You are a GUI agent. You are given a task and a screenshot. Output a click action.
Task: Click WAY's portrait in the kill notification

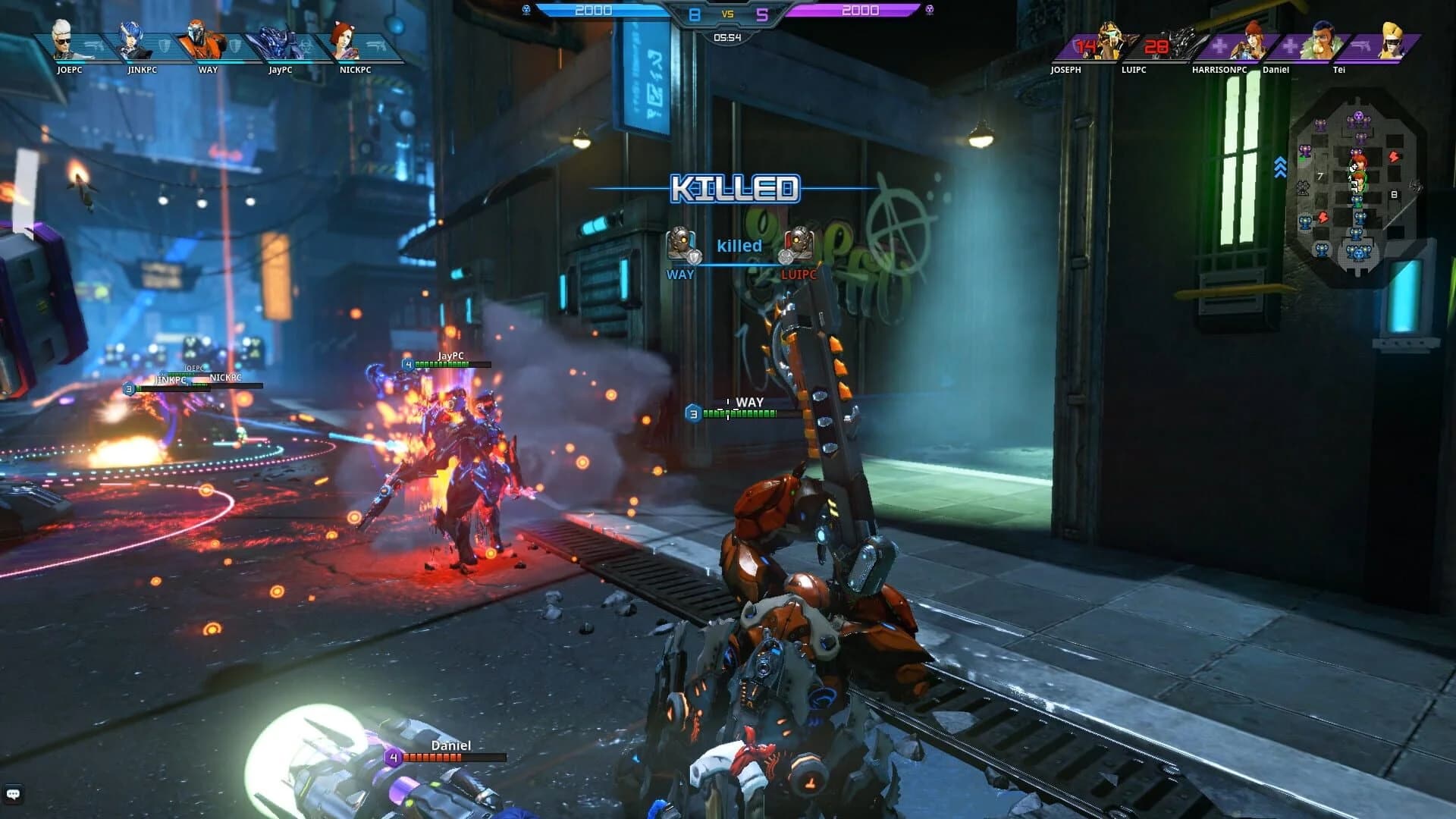pyautogui.click(x=679, y=243)
